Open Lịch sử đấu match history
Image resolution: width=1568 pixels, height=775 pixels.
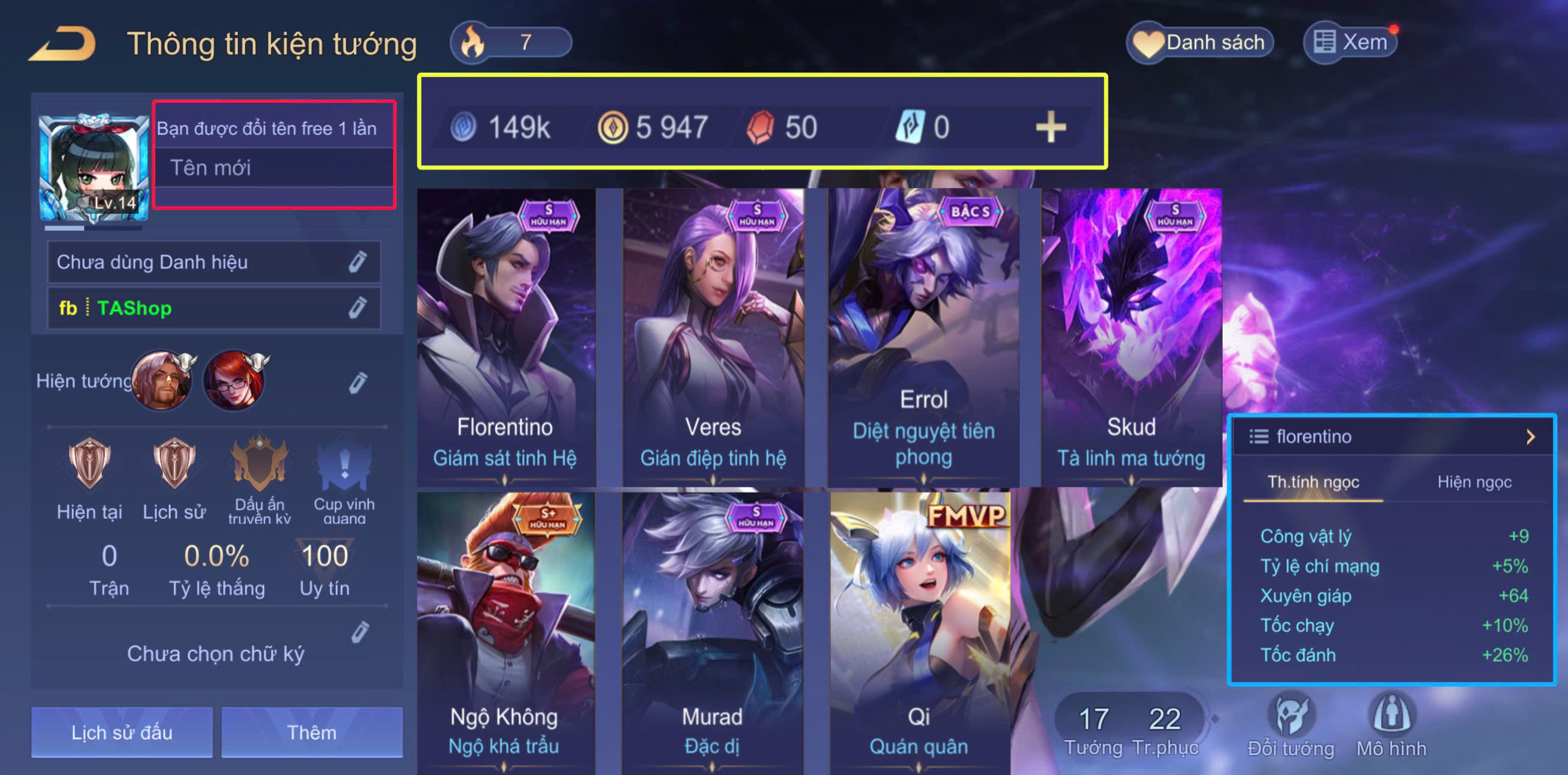click(122, 732)
